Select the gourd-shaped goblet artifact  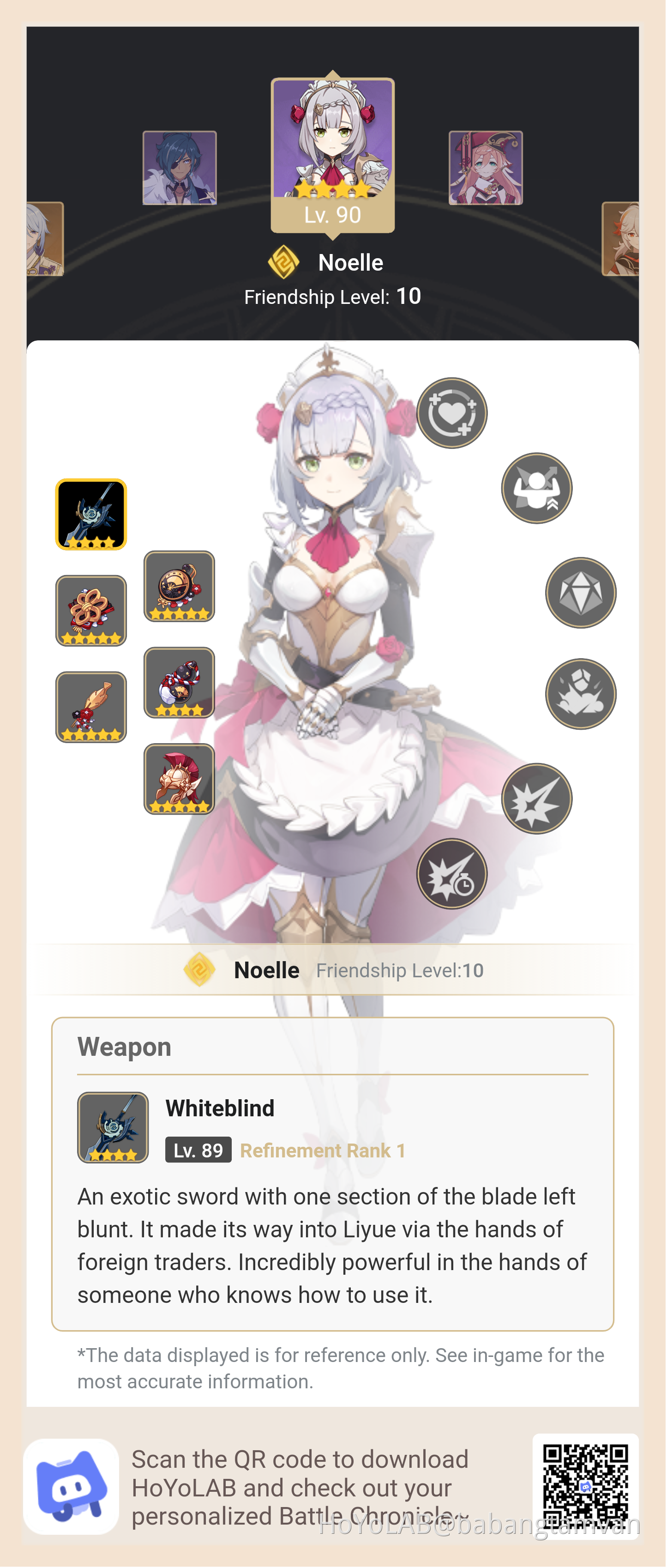(x=180, y=683)
